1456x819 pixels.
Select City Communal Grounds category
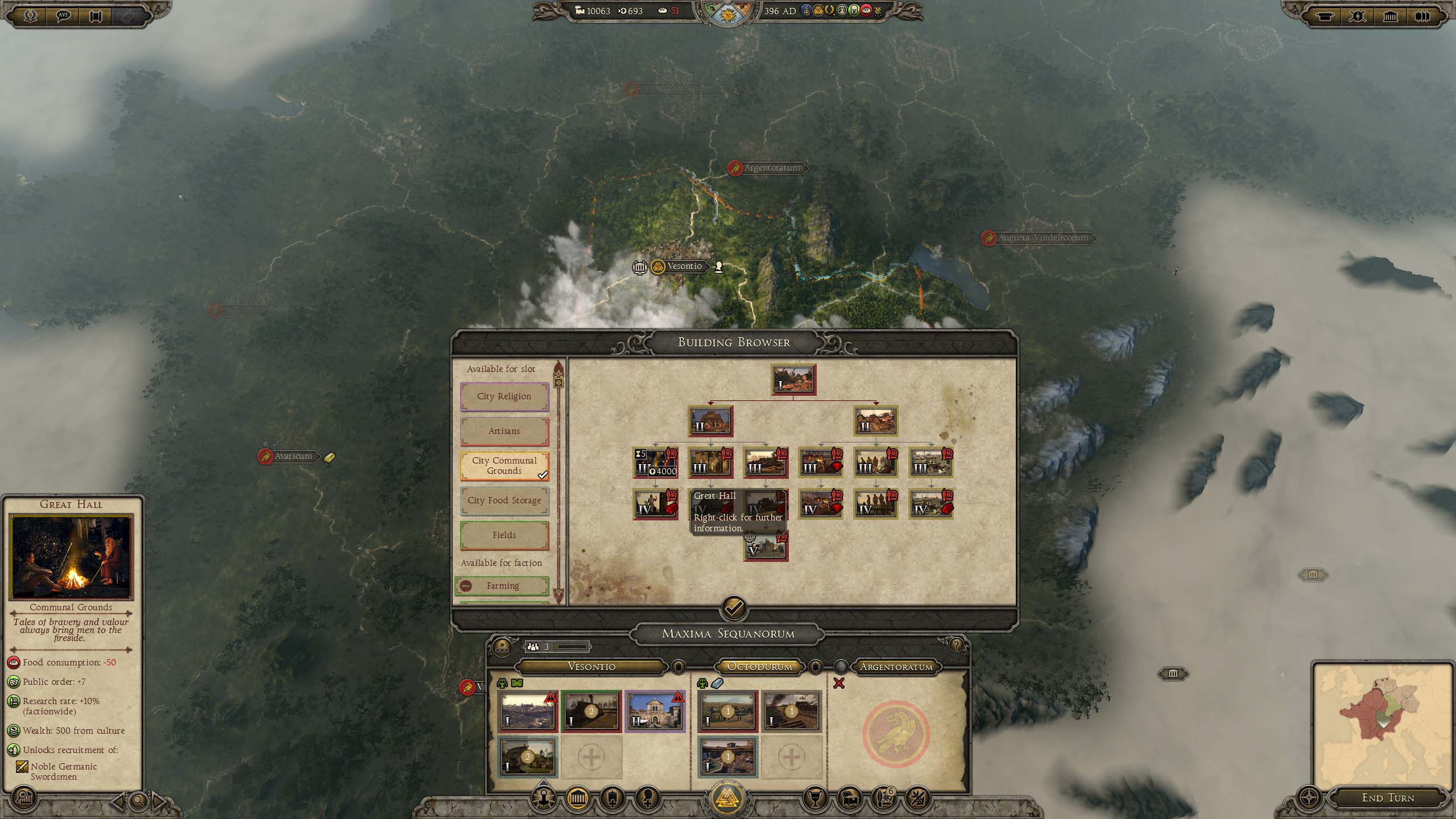pos(504,466)
